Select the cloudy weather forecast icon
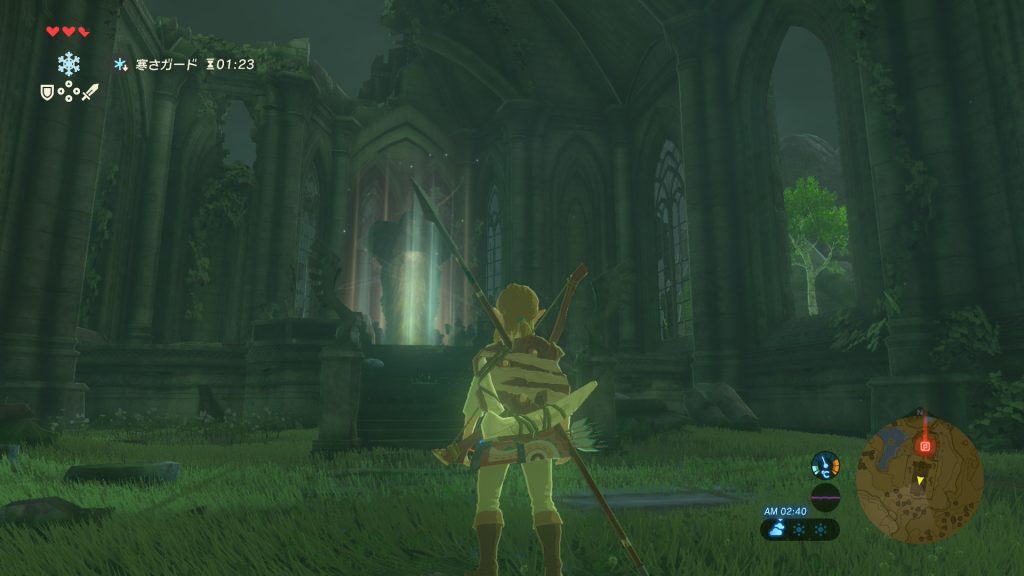1024x576 pixels. point(776,529)
